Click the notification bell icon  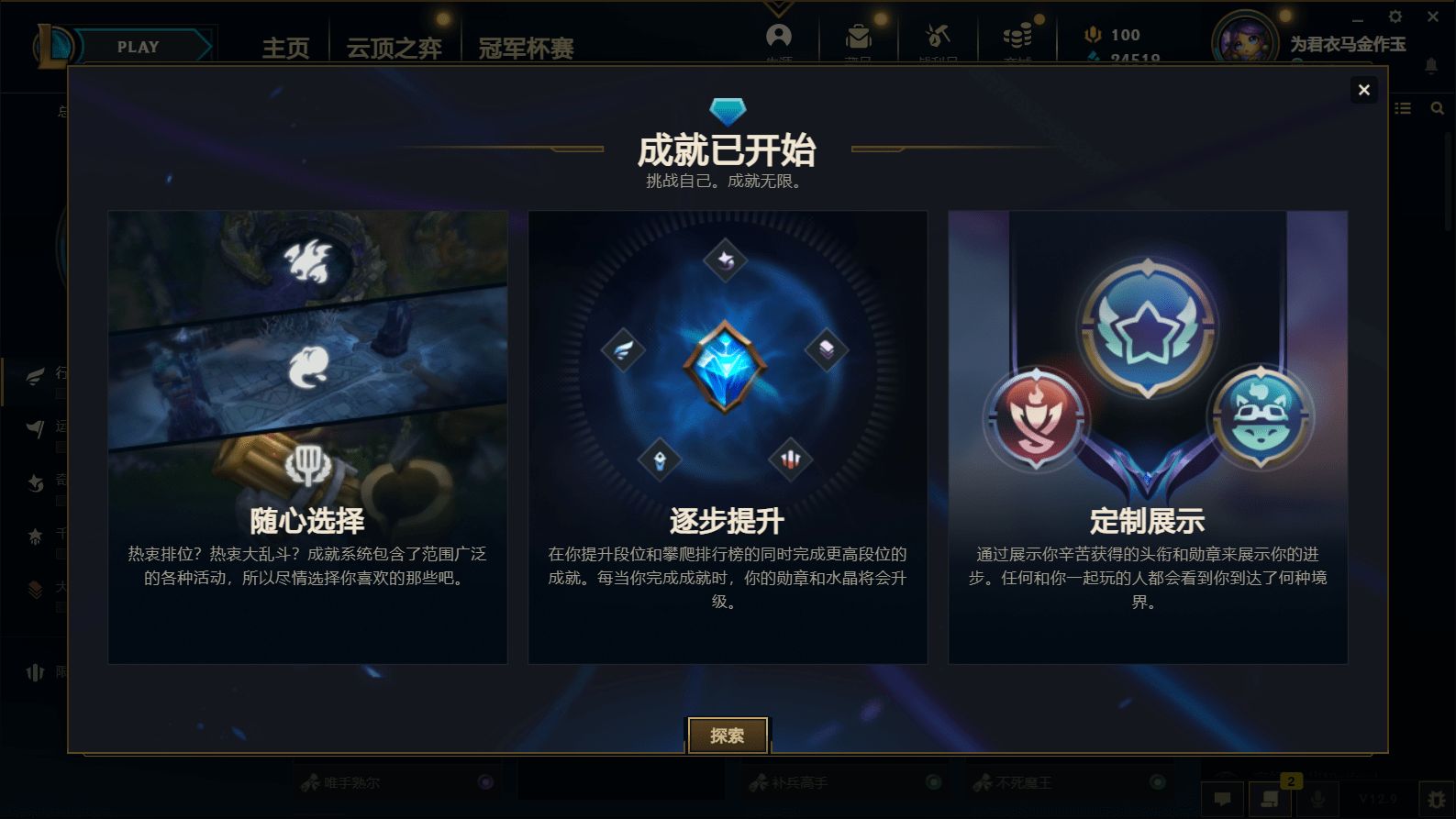click(1429, 64)
